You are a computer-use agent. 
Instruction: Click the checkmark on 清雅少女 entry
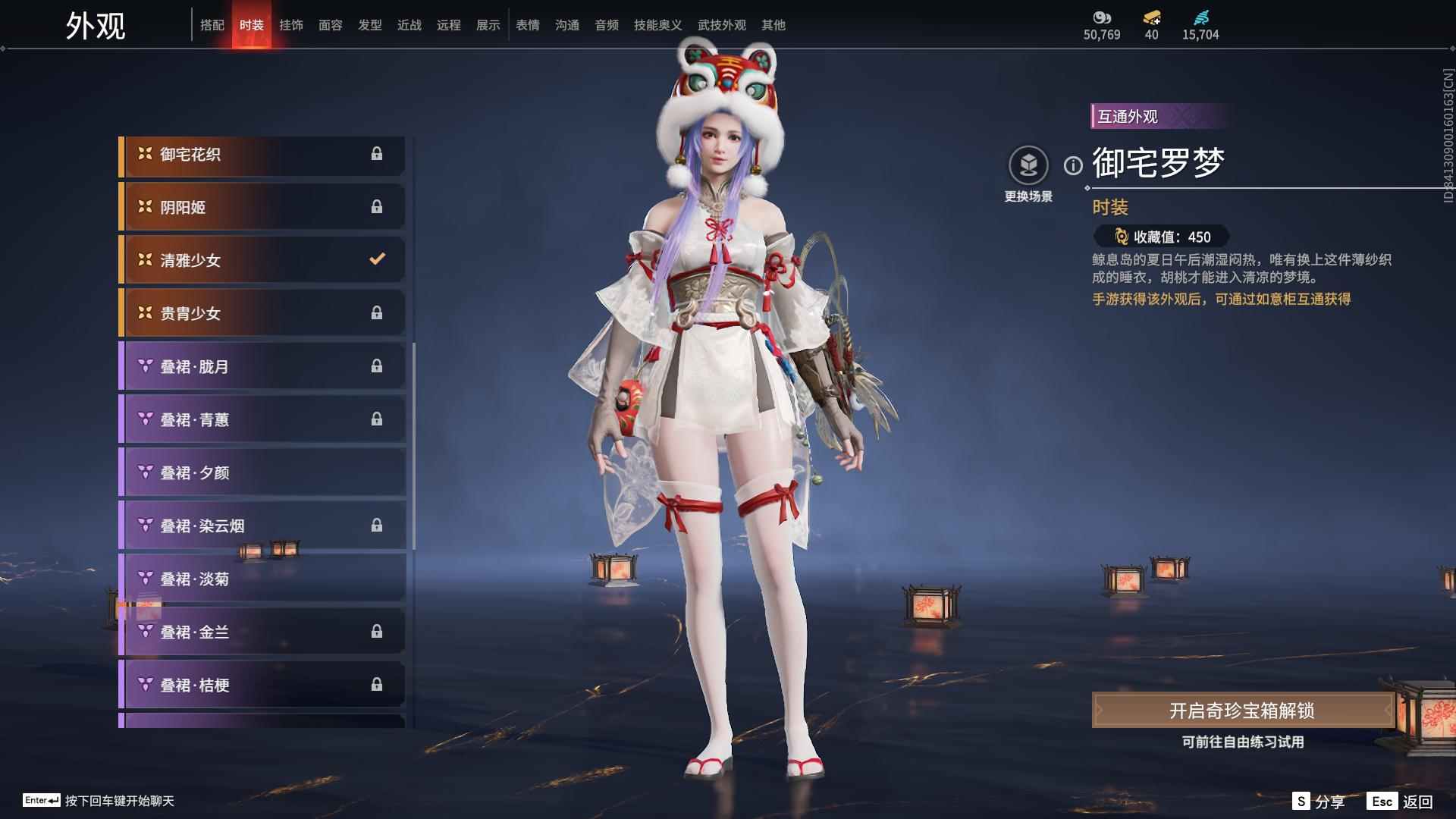coord(377,259)
